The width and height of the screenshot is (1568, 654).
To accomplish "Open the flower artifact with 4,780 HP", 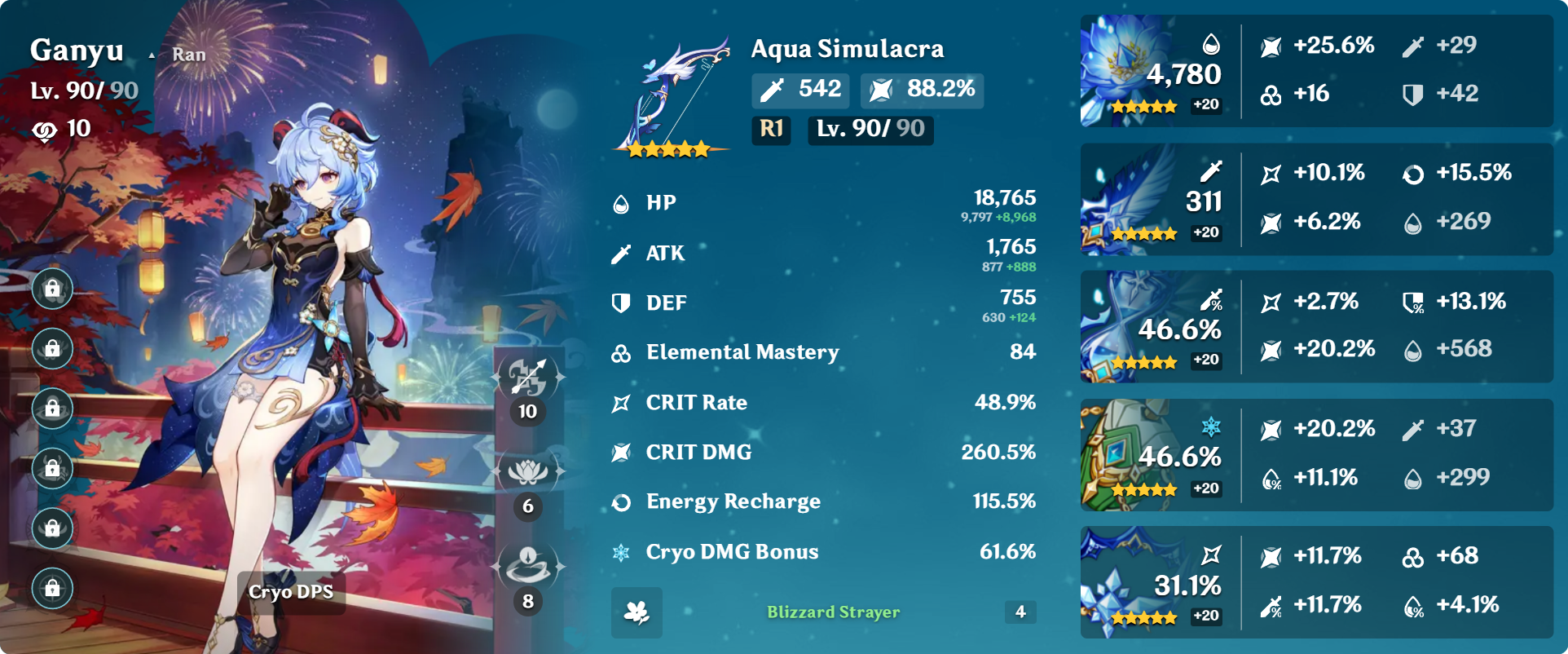I will click(1125, 70).
